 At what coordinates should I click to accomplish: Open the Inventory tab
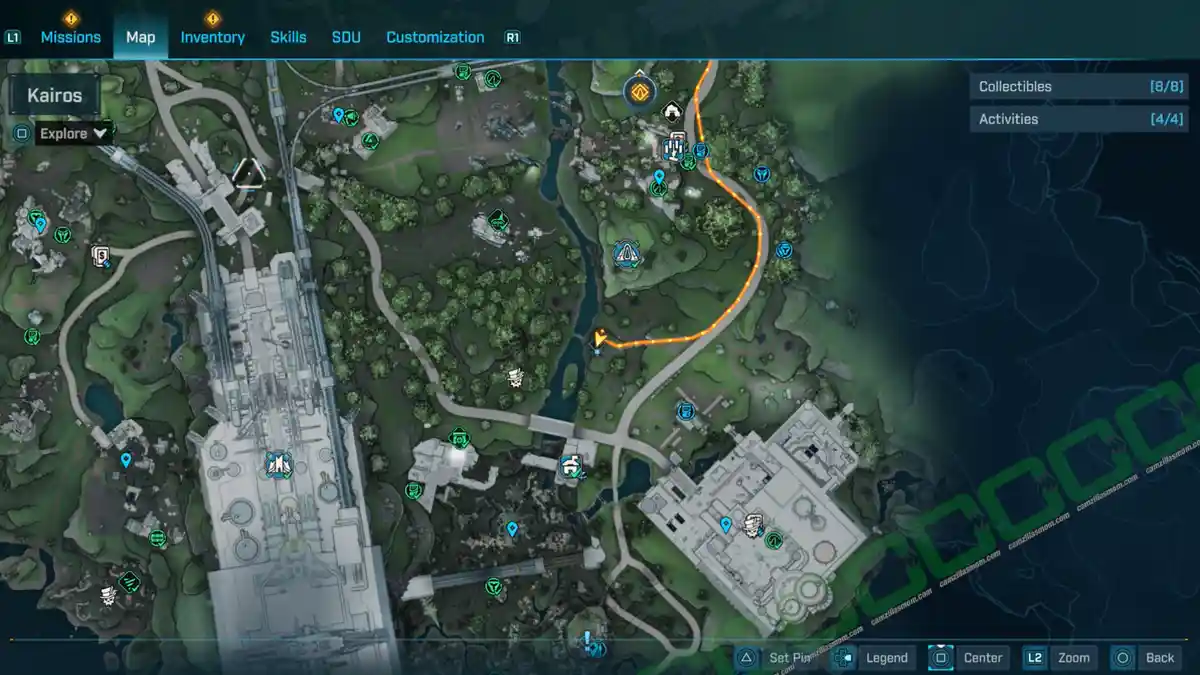click(212, 37)
